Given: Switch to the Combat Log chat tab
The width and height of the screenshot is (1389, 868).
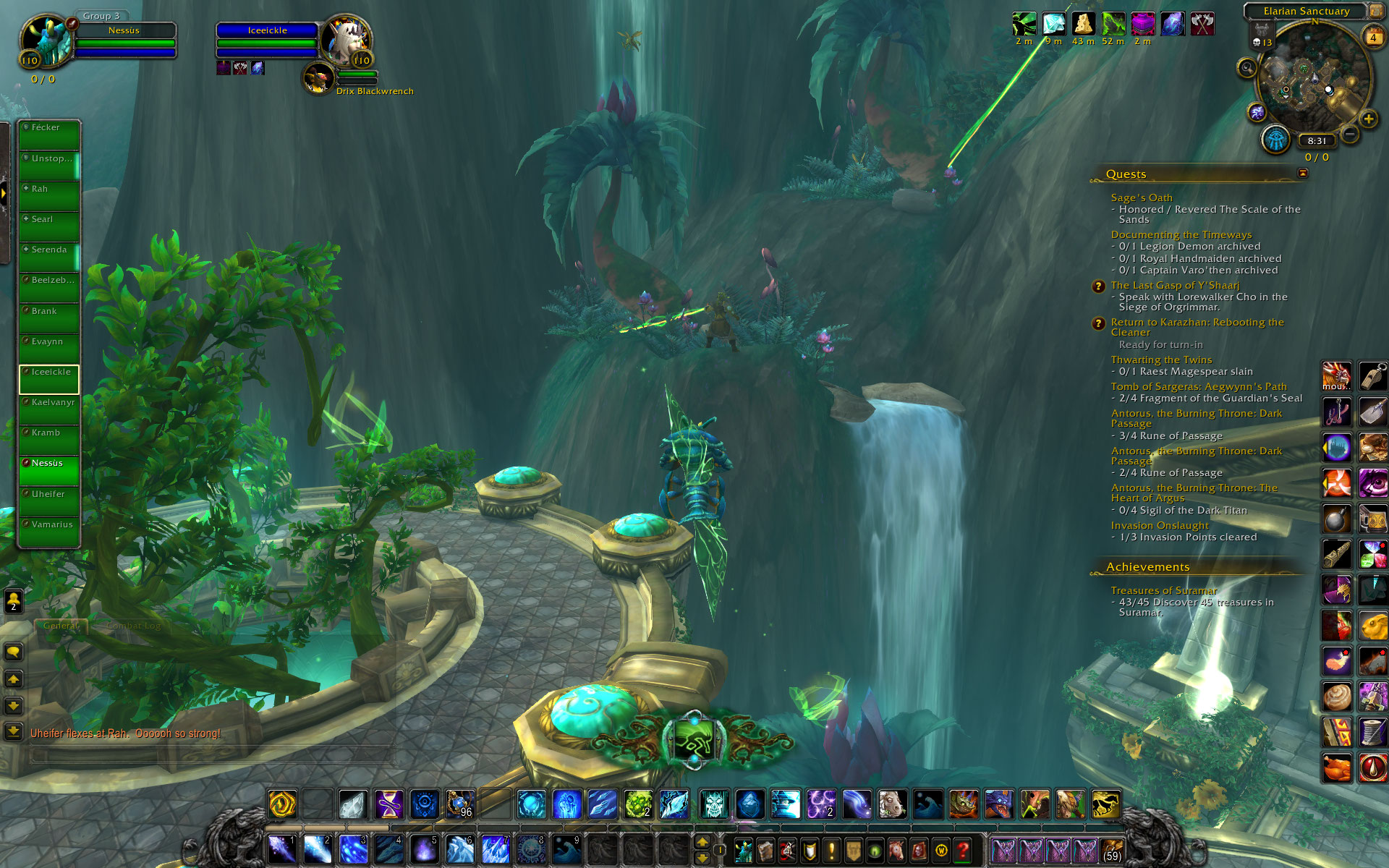Looking at the screenshot, I should [133, 626].
